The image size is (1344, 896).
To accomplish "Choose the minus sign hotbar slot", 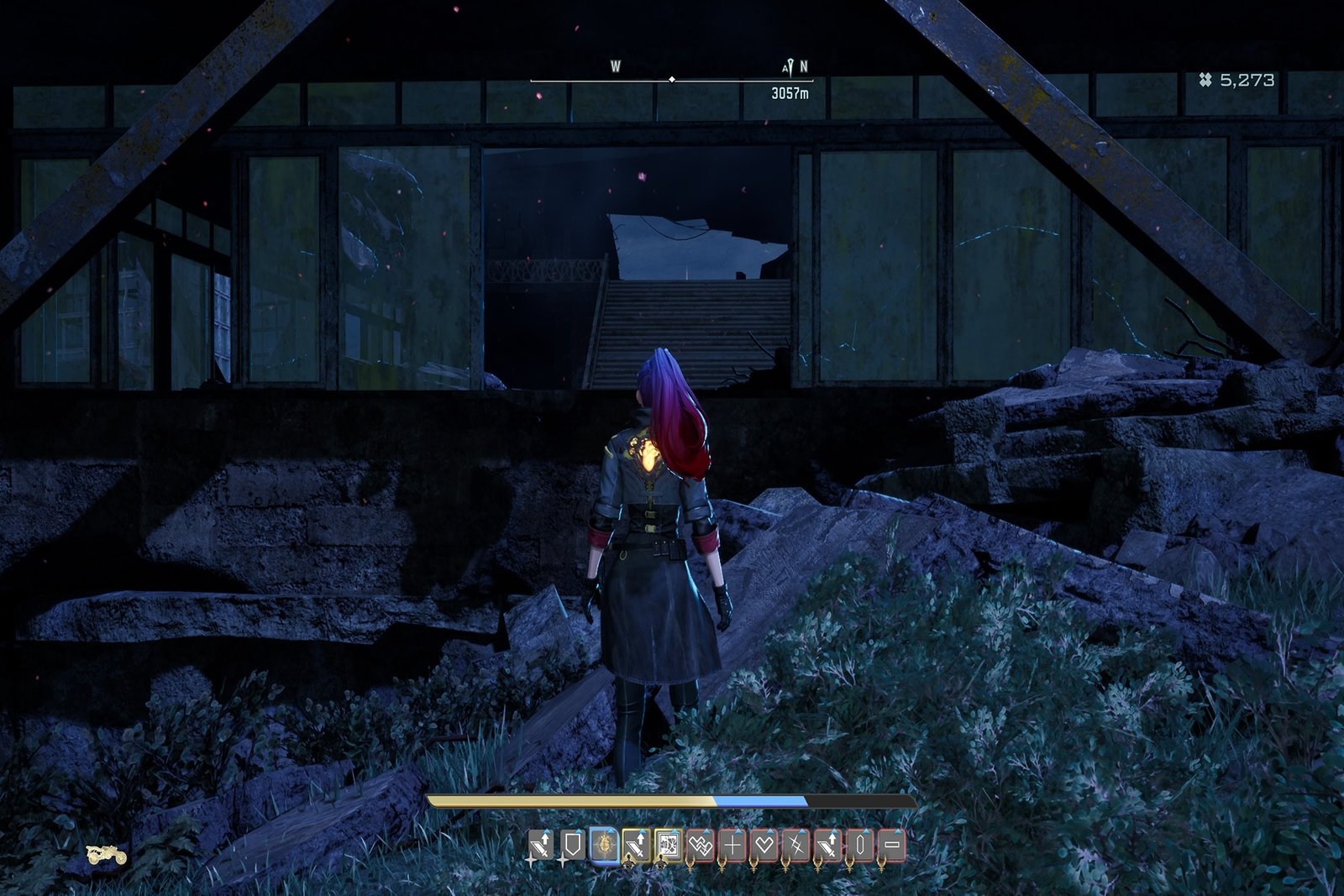I will (892, 845).
